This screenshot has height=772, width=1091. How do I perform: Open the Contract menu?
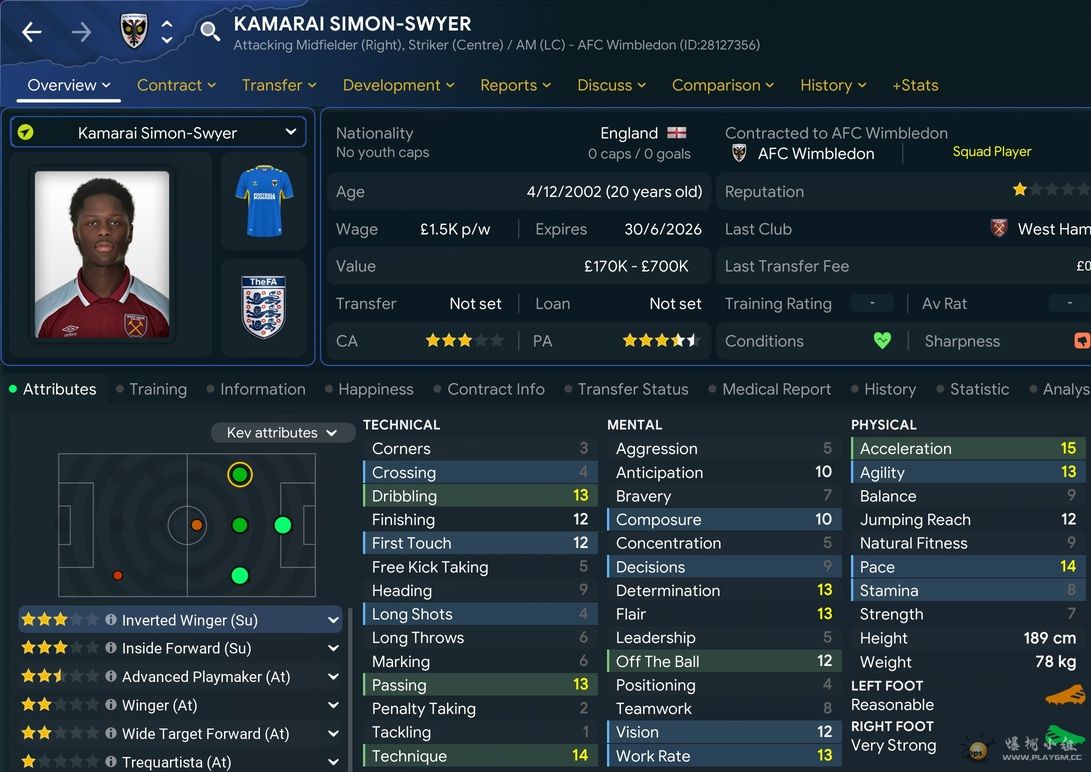click(176, 85)
